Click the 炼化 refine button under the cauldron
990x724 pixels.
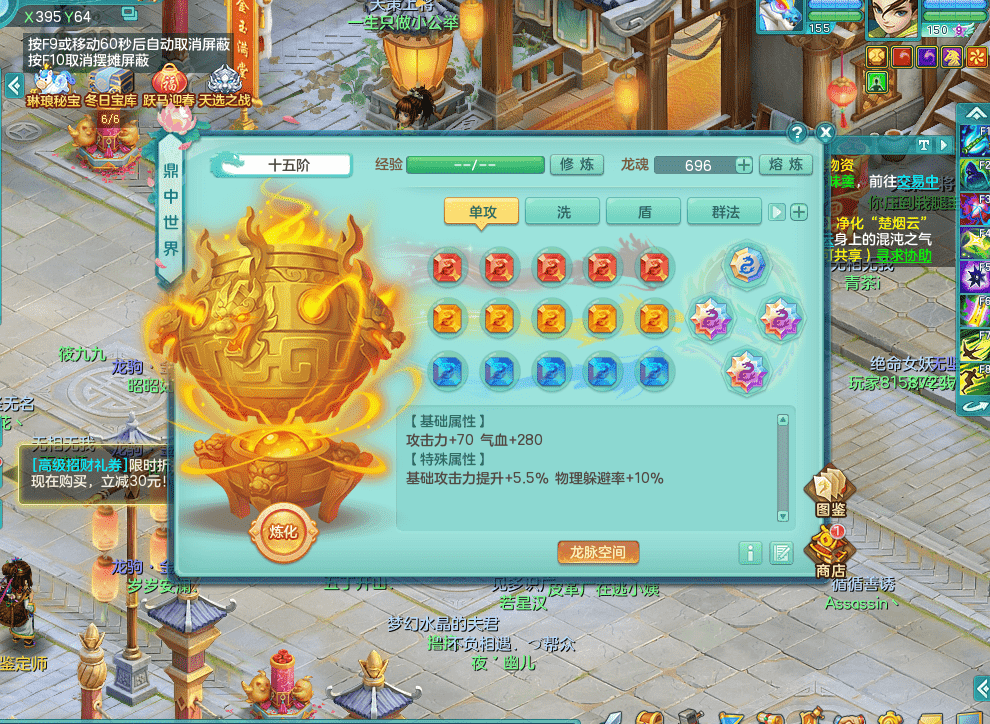(284, 532)
